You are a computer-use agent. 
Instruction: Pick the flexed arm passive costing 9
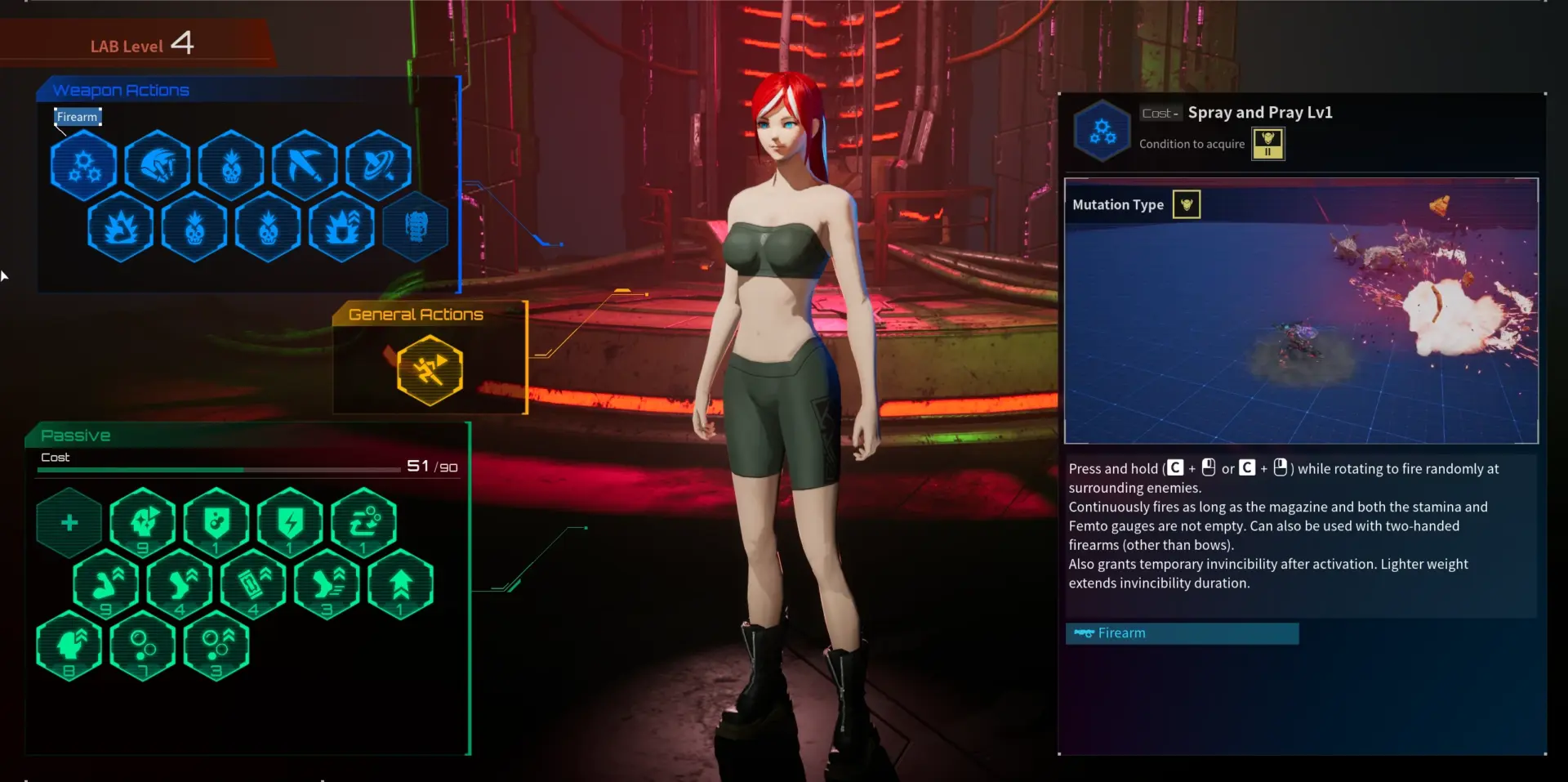pyautogui.click(x=106, y=584)
